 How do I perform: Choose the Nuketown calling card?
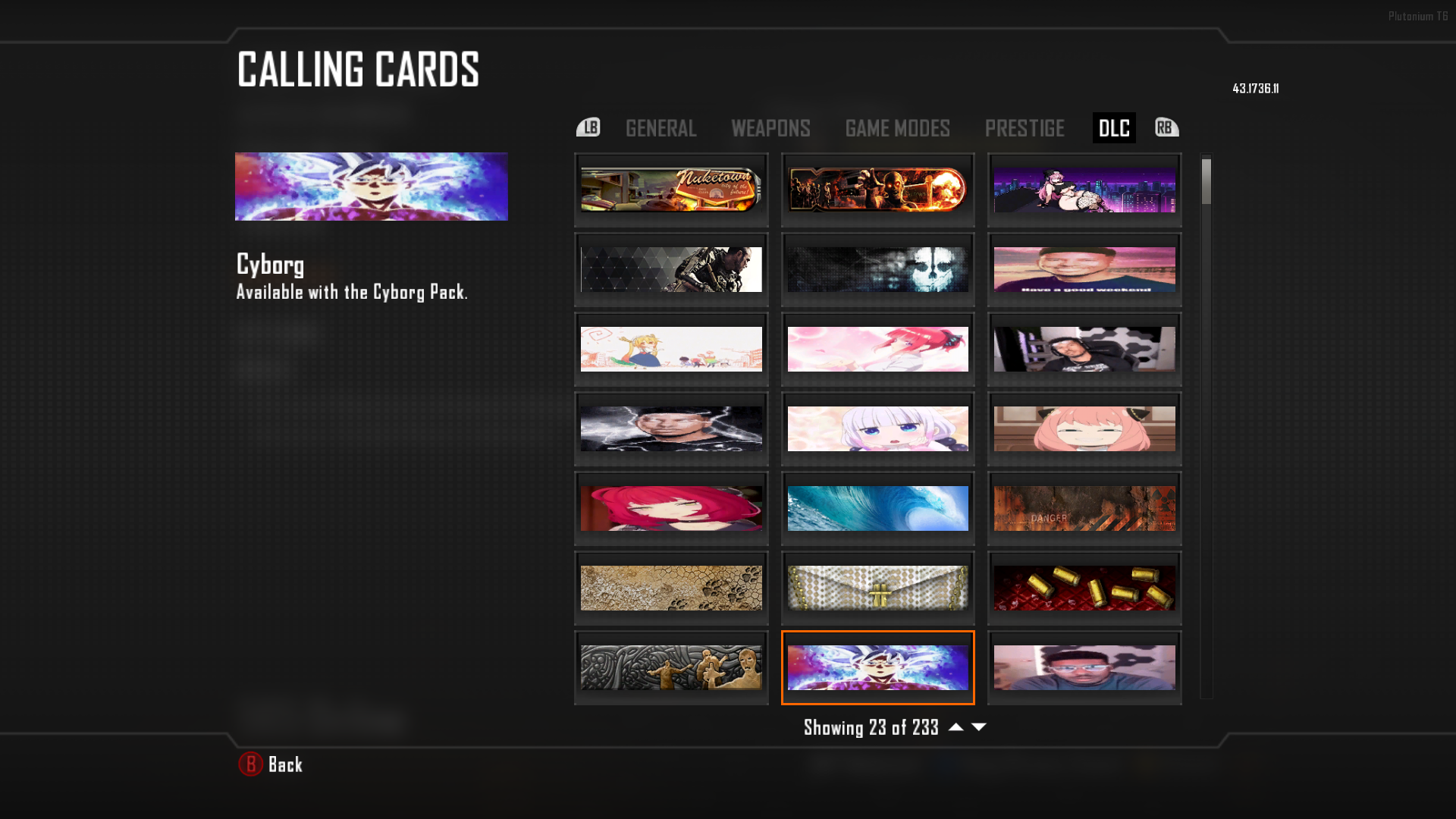click(671, 190)
